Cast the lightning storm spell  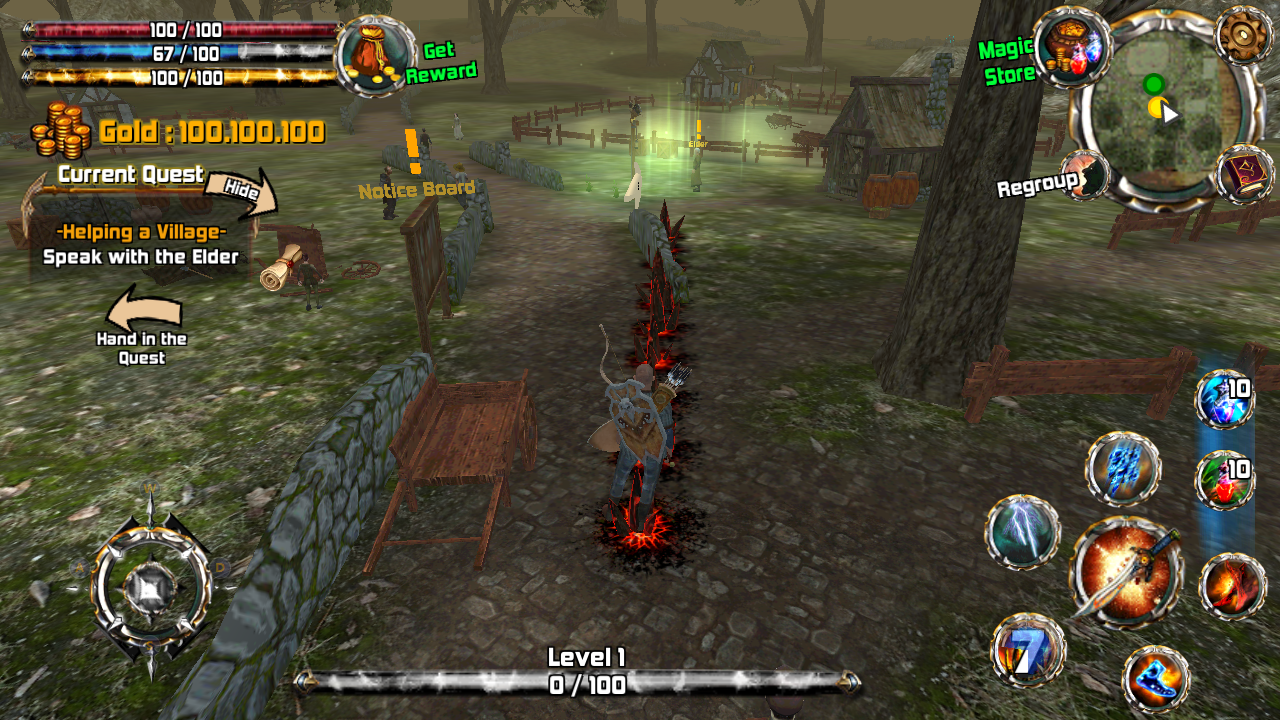[1022, 532]
